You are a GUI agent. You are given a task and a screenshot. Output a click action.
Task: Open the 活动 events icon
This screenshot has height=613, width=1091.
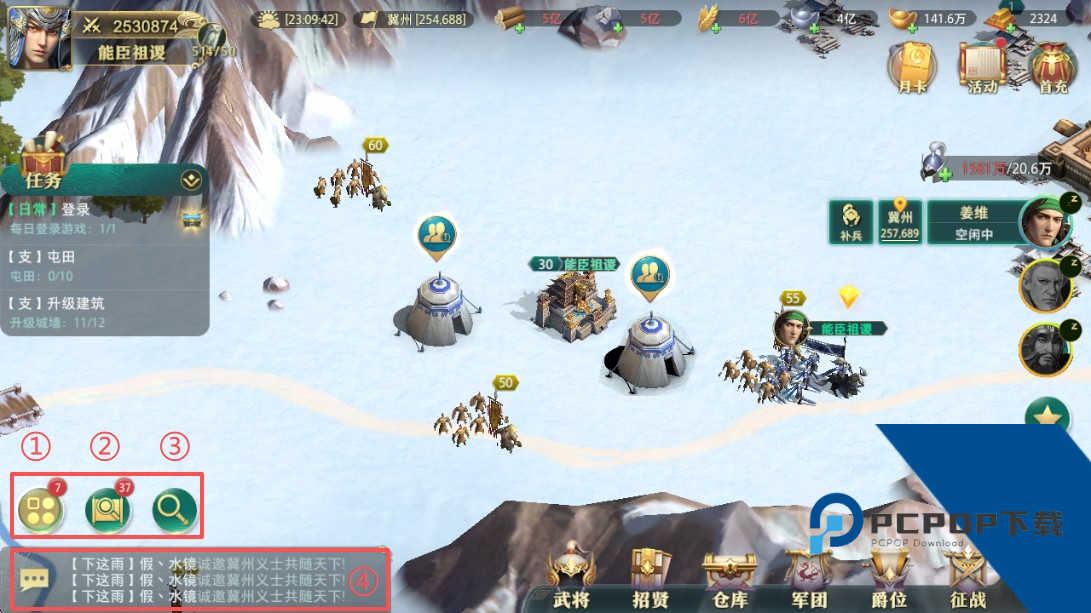(x=982, y=68)
